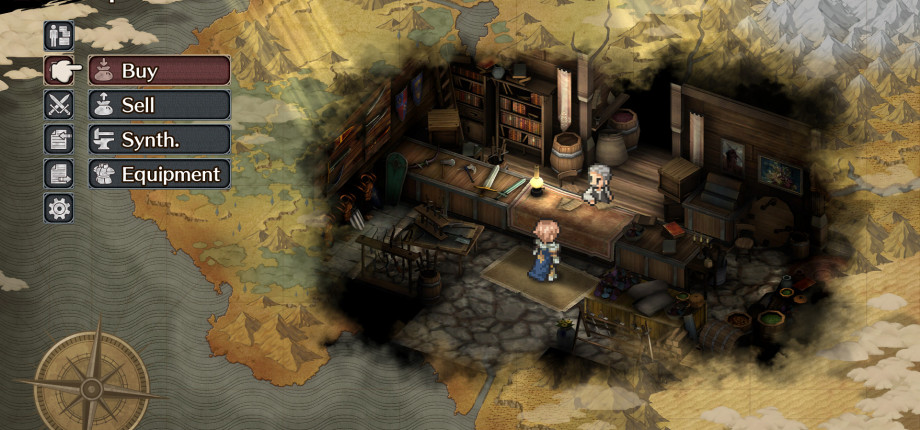Open the document with outward arrow icon
This screenshot has width=920, height=430.
(59, 174)
